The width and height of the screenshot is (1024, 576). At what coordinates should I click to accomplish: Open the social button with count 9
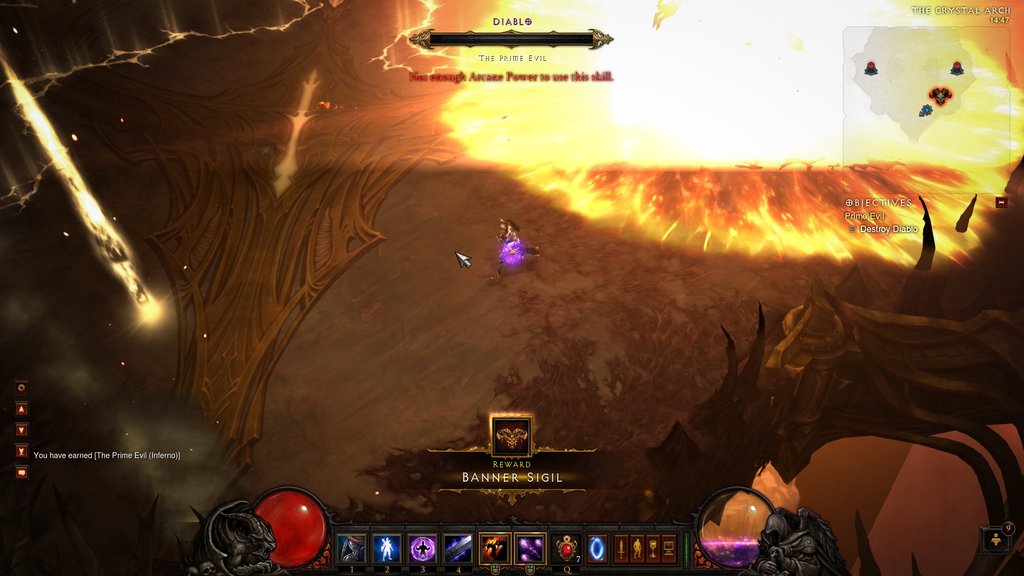click(x=996, y=540)
